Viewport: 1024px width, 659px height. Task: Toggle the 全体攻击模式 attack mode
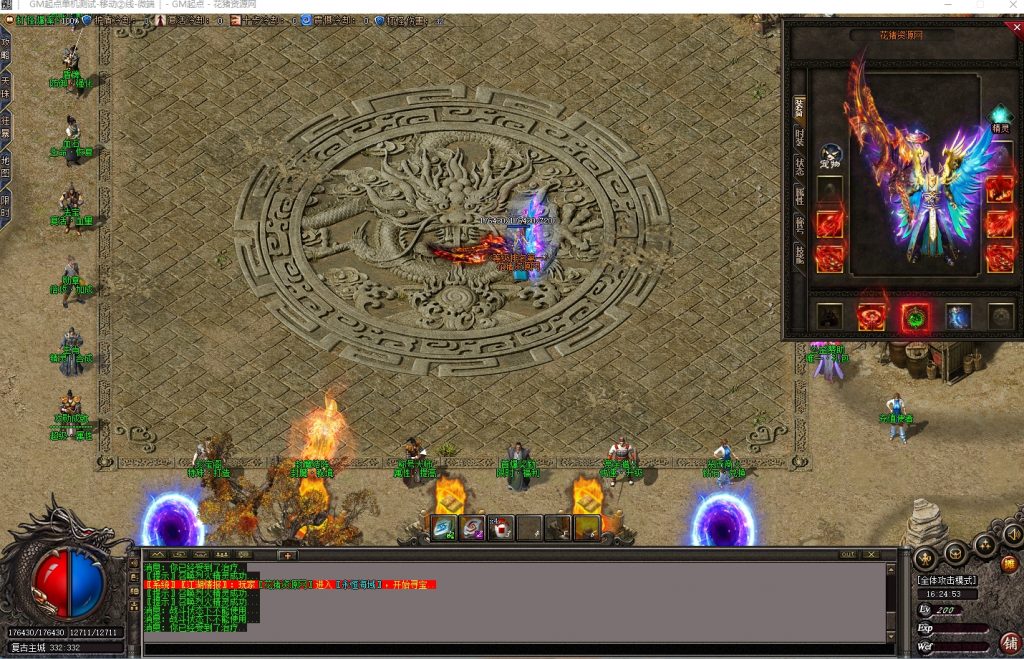[x=947, y=580]
